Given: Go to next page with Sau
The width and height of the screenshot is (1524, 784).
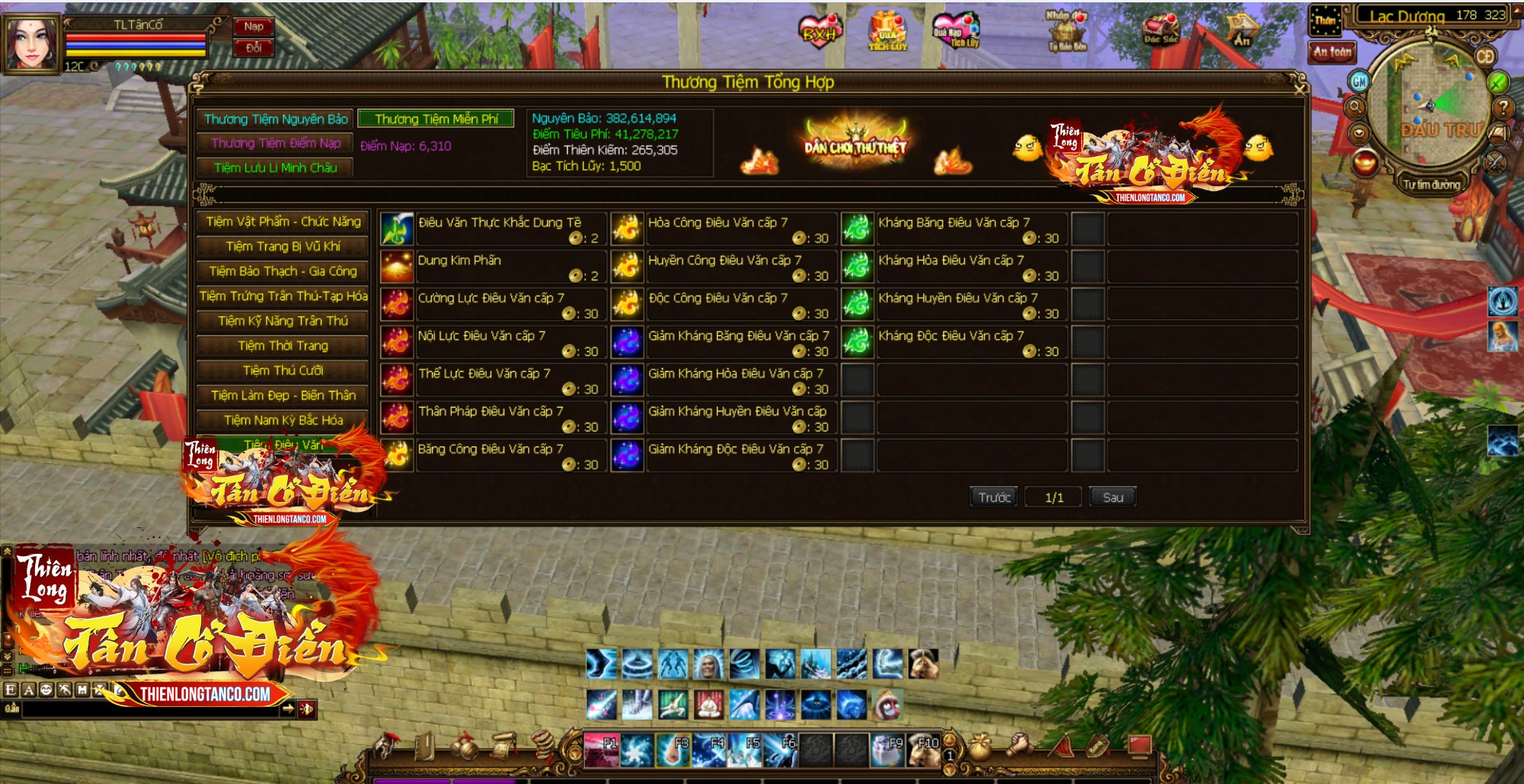Looking at the screenshot, I should (x=1113, y=498).
